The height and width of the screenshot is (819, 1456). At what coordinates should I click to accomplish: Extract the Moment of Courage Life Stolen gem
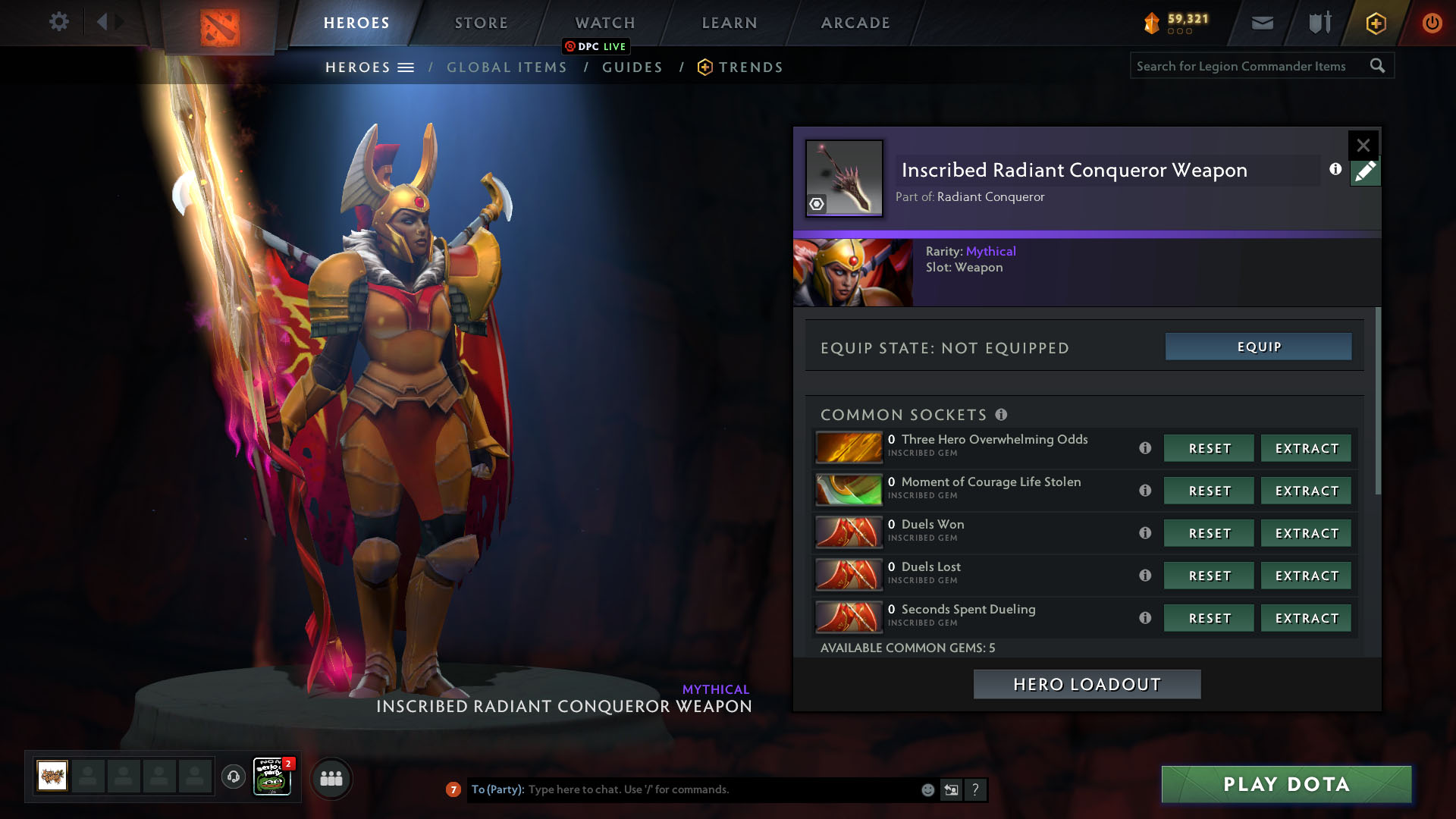pos(1306,491)
